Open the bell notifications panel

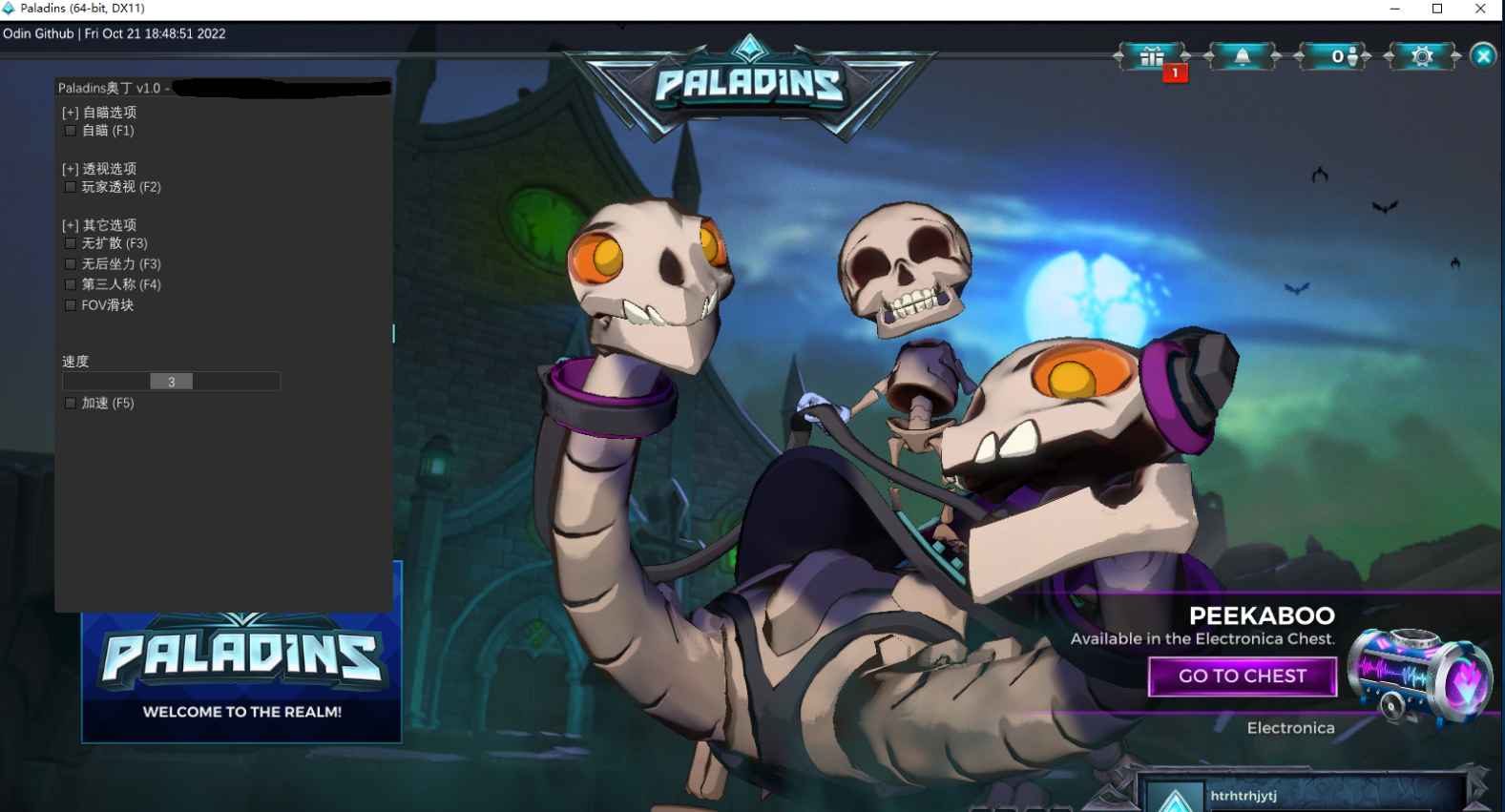pyautogui.click(x=1242, y=57)
